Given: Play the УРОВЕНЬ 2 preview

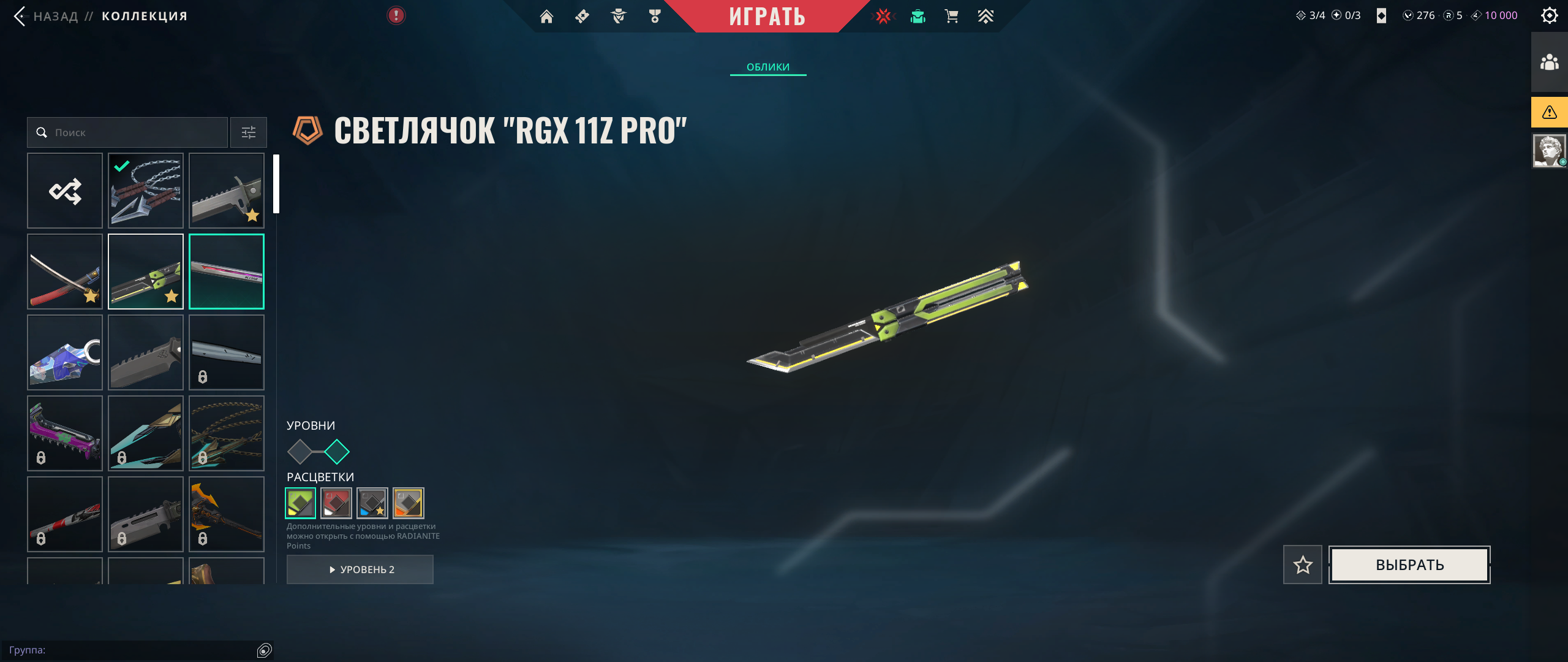Looking at the screenshot, I should [360, 569].
